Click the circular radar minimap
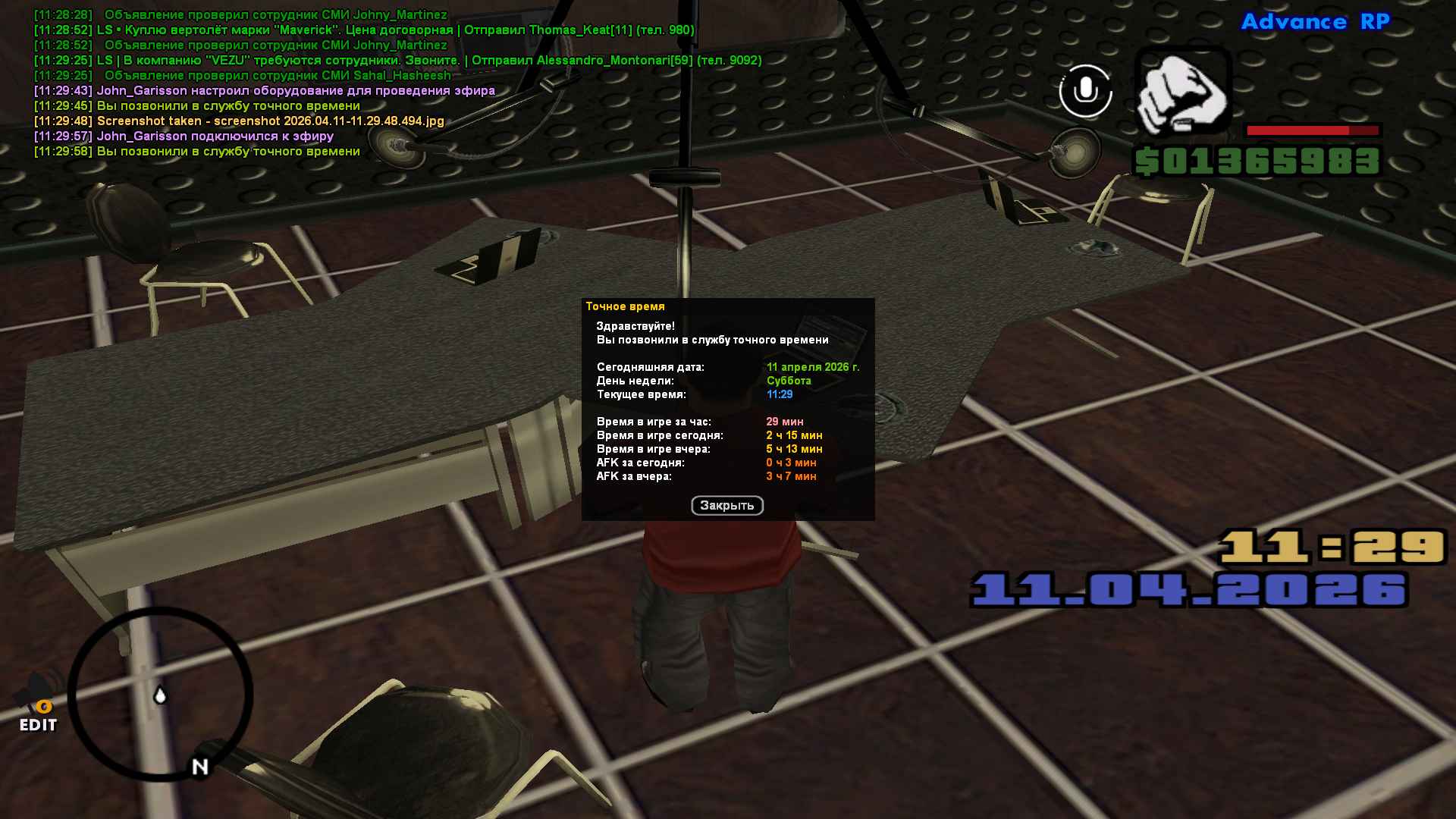 click(161, 695)
